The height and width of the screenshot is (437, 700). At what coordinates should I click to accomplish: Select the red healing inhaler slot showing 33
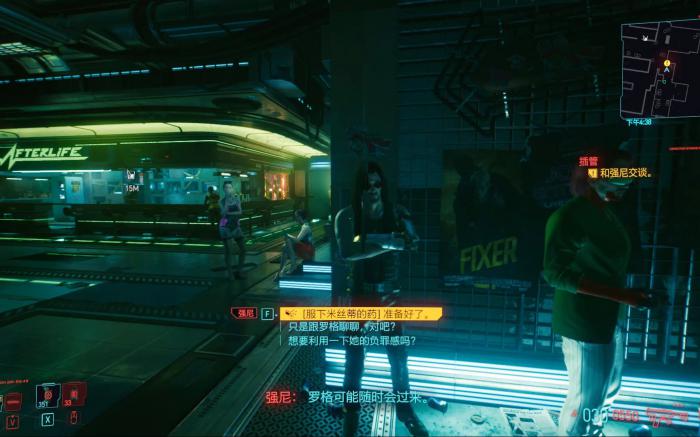point(73,395)
